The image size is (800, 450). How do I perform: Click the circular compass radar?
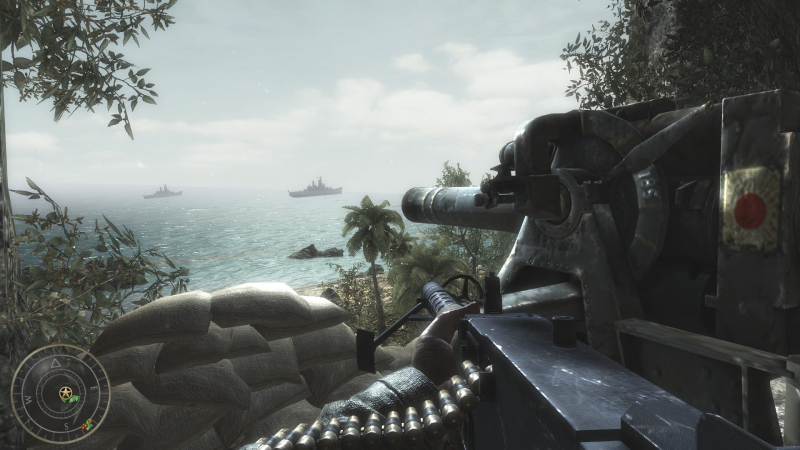(59, 394)
